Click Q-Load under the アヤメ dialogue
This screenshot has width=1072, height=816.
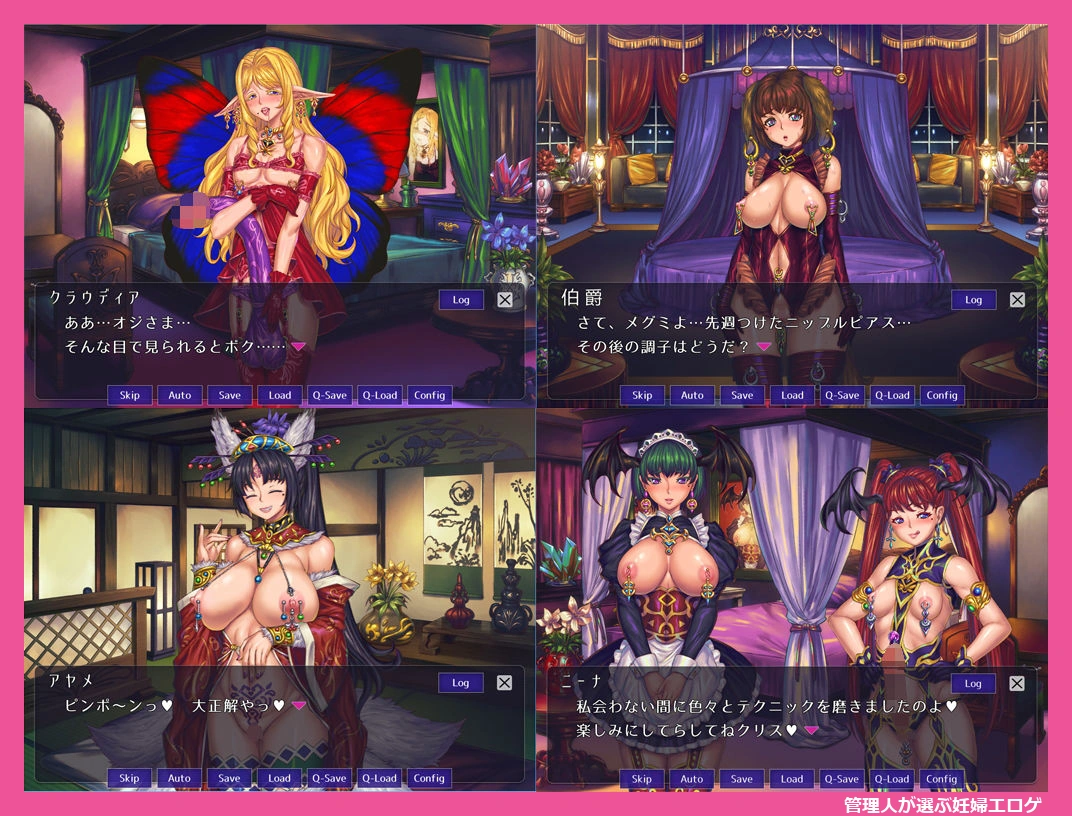[x=379, y=778]
